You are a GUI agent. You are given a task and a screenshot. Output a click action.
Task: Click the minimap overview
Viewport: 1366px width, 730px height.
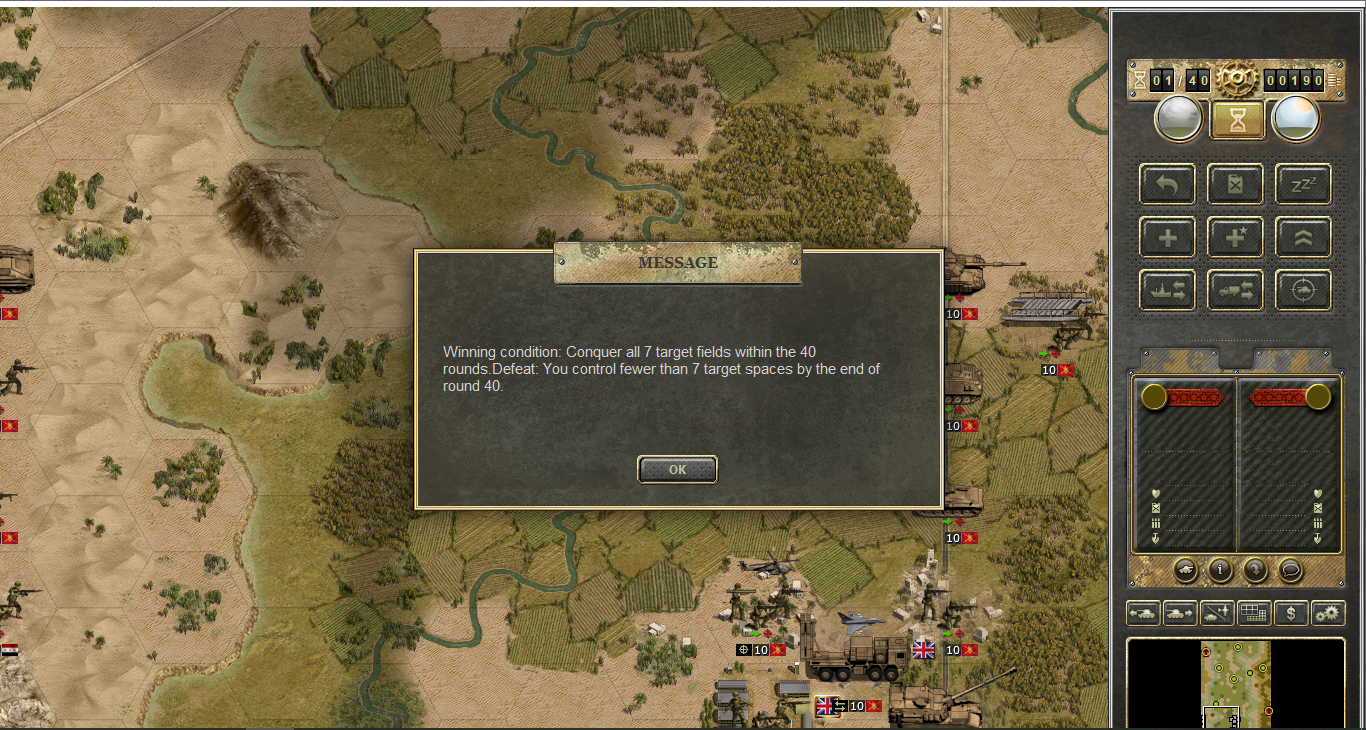pos(1236,685)
